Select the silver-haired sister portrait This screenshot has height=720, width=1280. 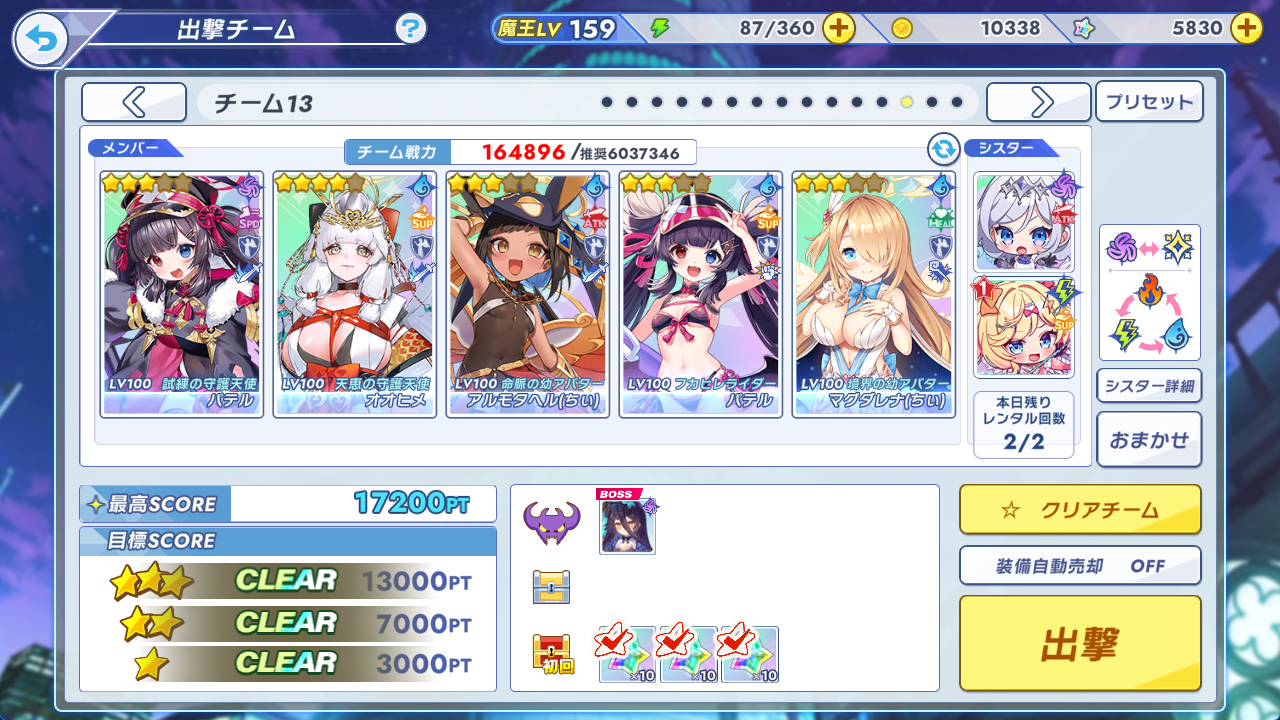click(x=1023, y=222)
